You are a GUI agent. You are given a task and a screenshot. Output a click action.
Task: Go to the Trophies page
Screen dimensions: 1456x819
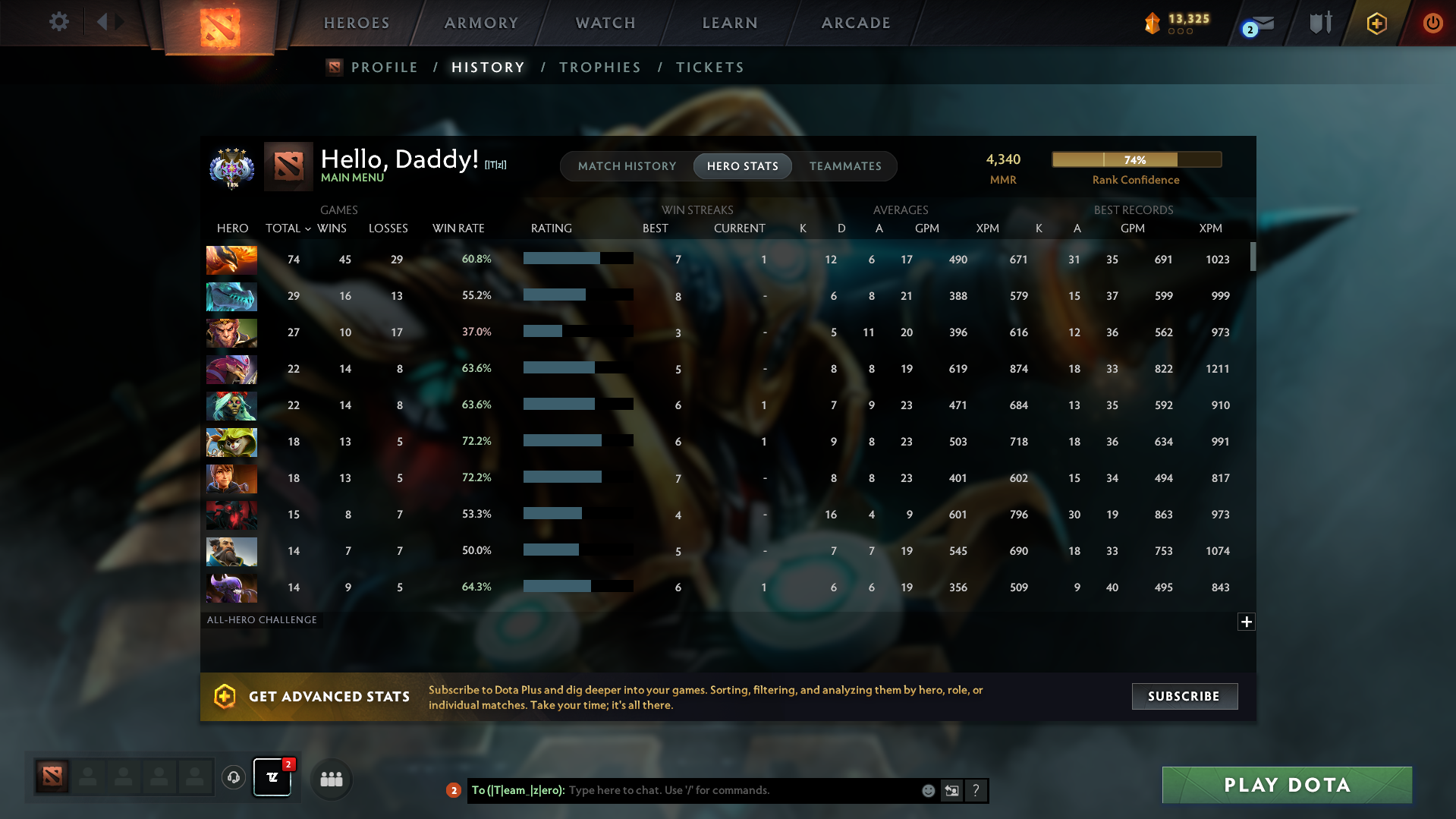coord(599,67)
